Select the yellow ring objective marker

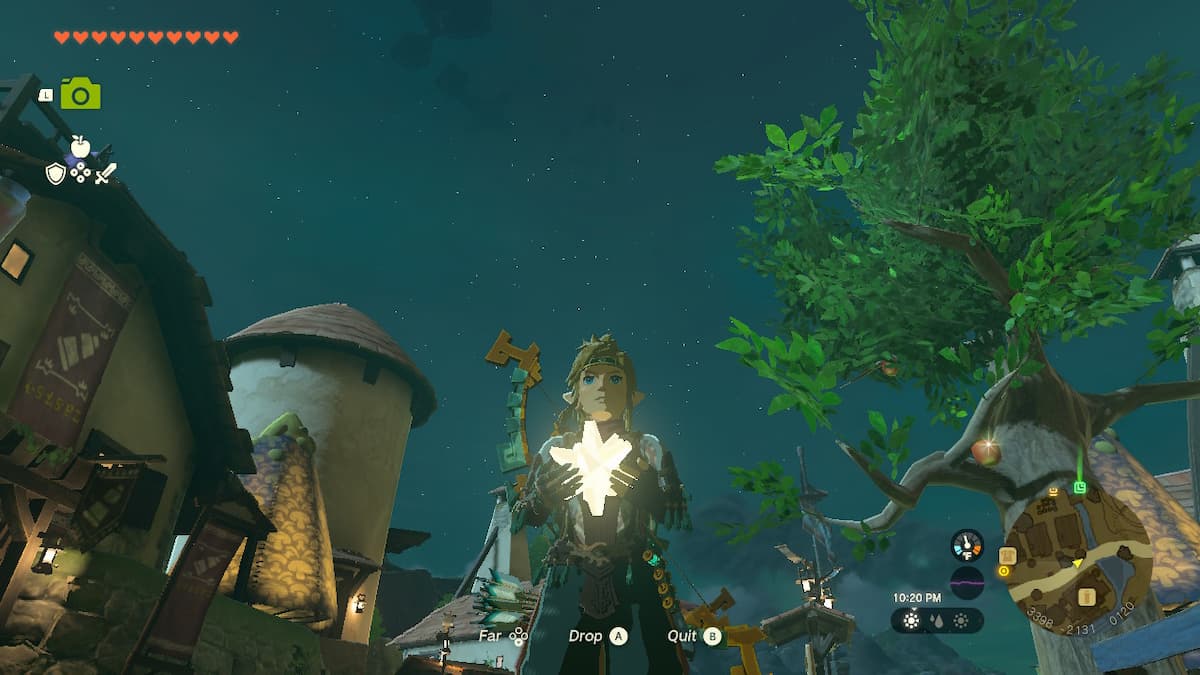point(1003,571)
